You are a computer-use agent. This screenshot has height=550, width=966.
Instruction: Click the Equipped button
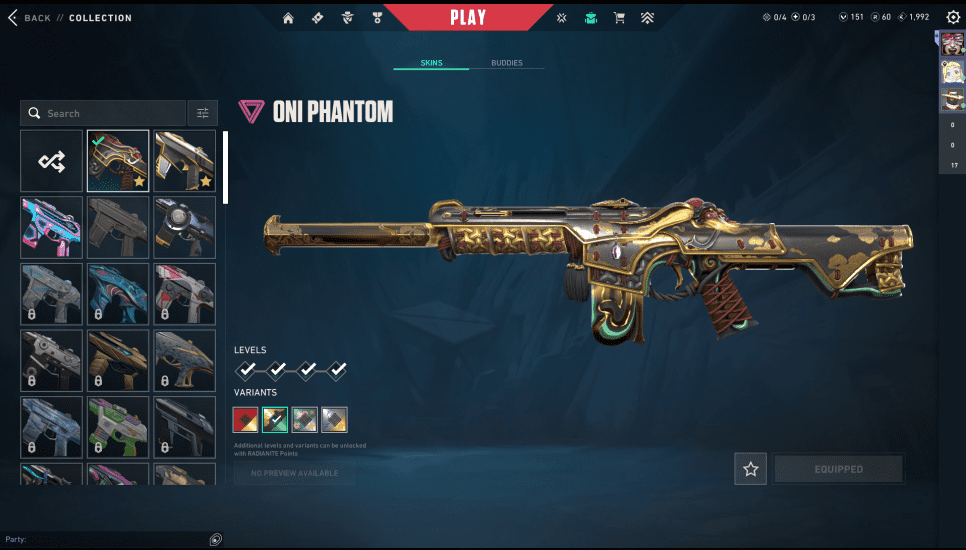pos(838,469)
